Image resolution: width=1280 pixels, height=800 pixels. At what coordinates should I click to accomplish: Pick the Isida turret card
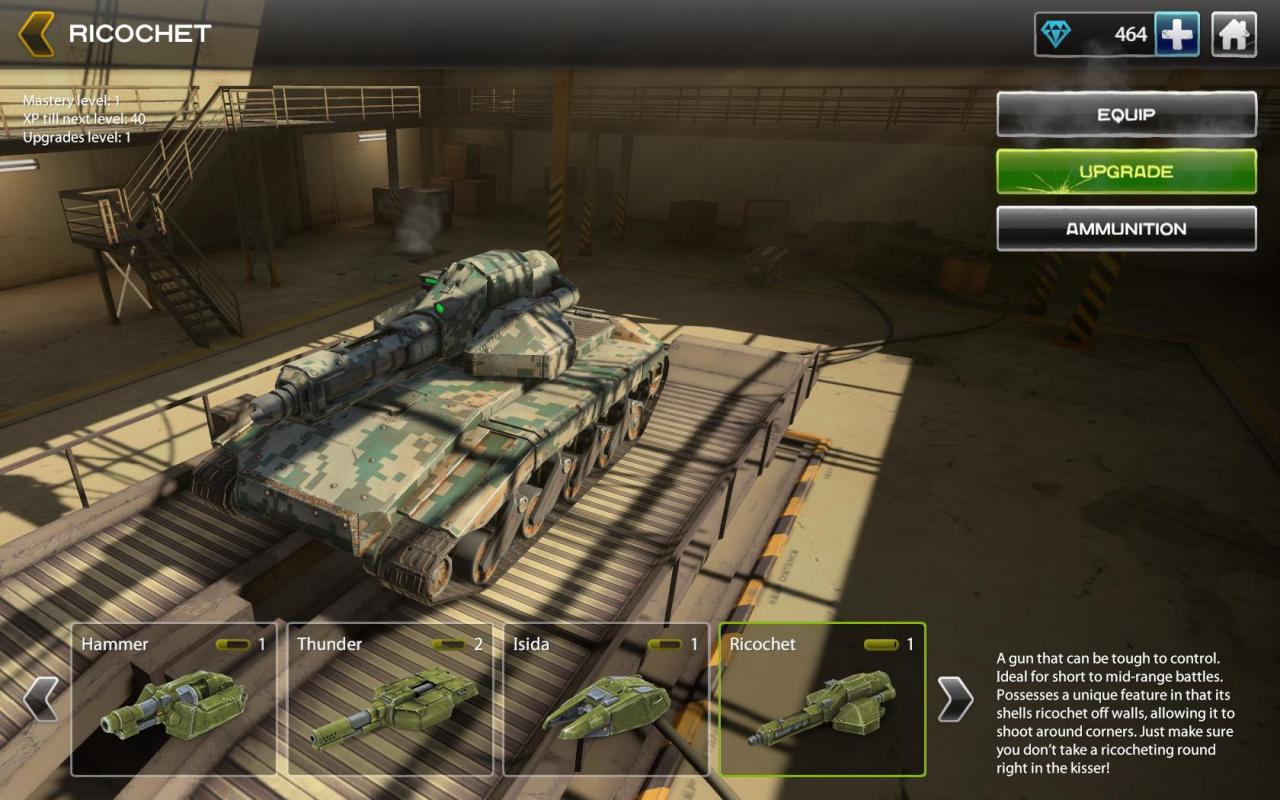(x=606, y=699)
